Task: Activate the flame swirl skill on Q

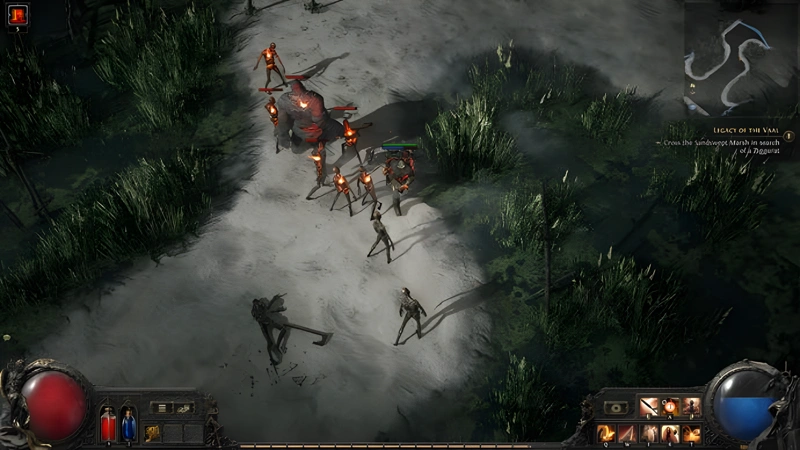Action: [606, 432]
